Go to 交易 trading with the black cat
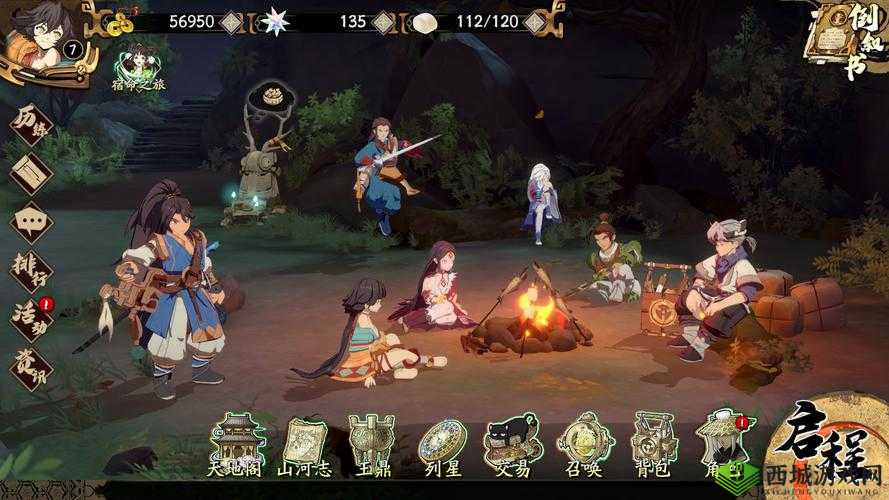 [x=510, y=443]
